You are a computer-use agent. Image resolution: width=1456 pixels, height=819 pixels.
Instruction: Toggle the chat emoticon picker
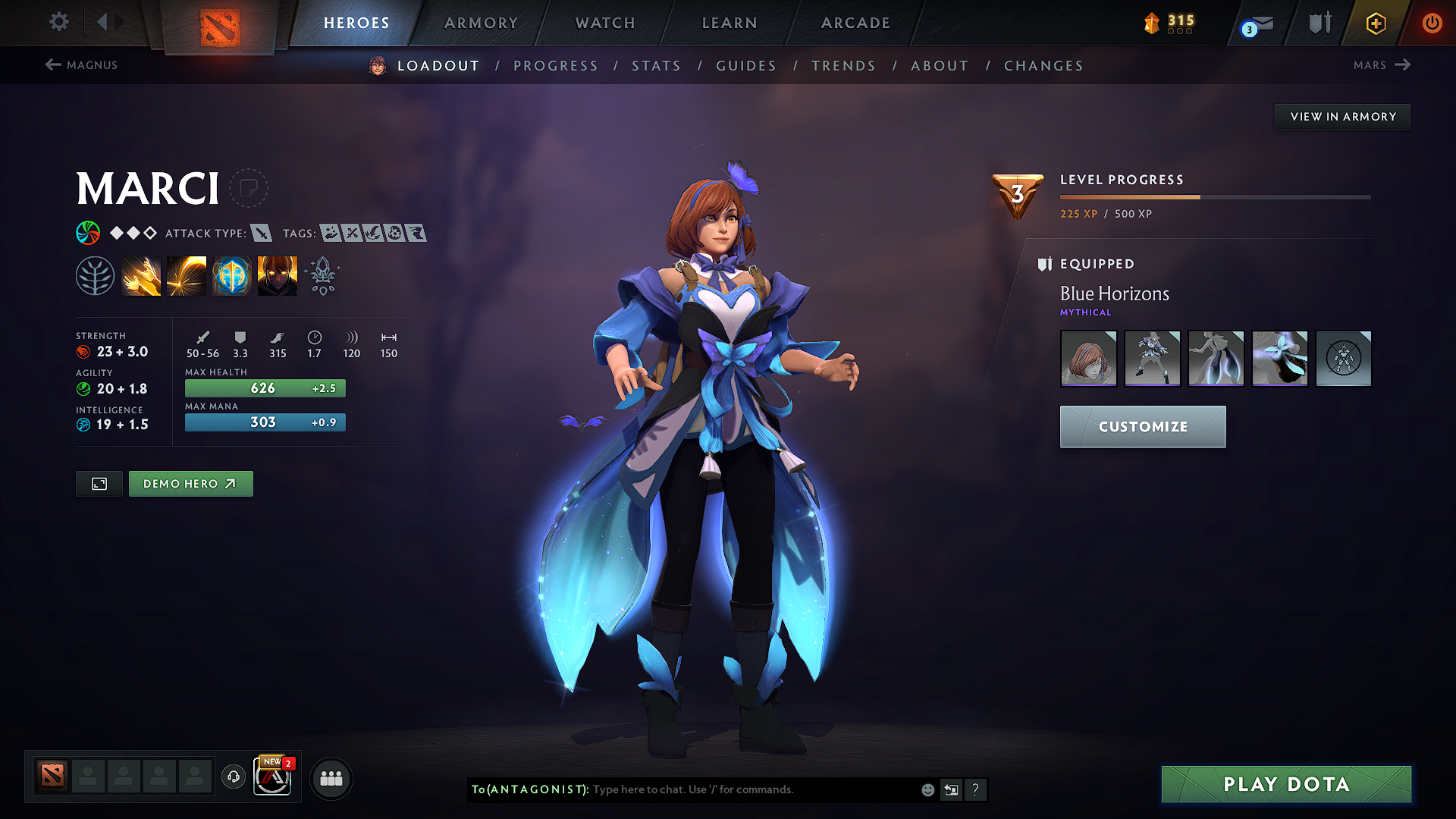[927, 789]
